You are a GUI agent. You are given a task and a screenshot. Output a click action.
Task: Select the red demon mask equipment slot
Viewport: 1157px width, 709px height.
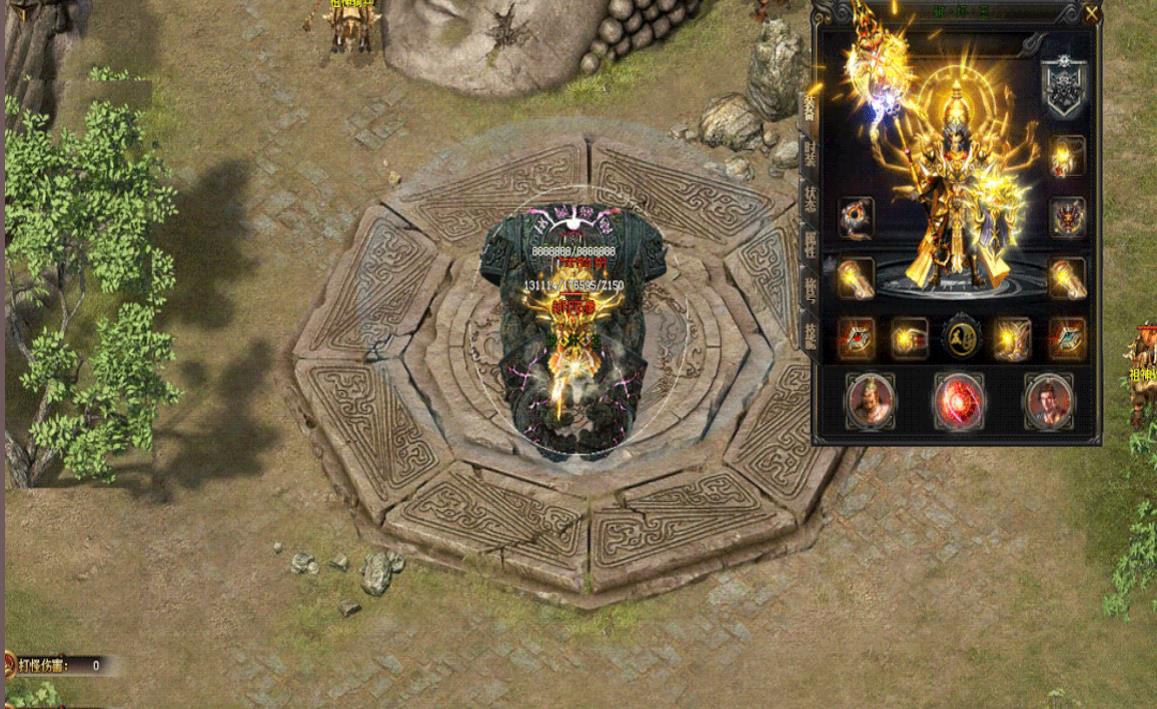pos(1067,217)
